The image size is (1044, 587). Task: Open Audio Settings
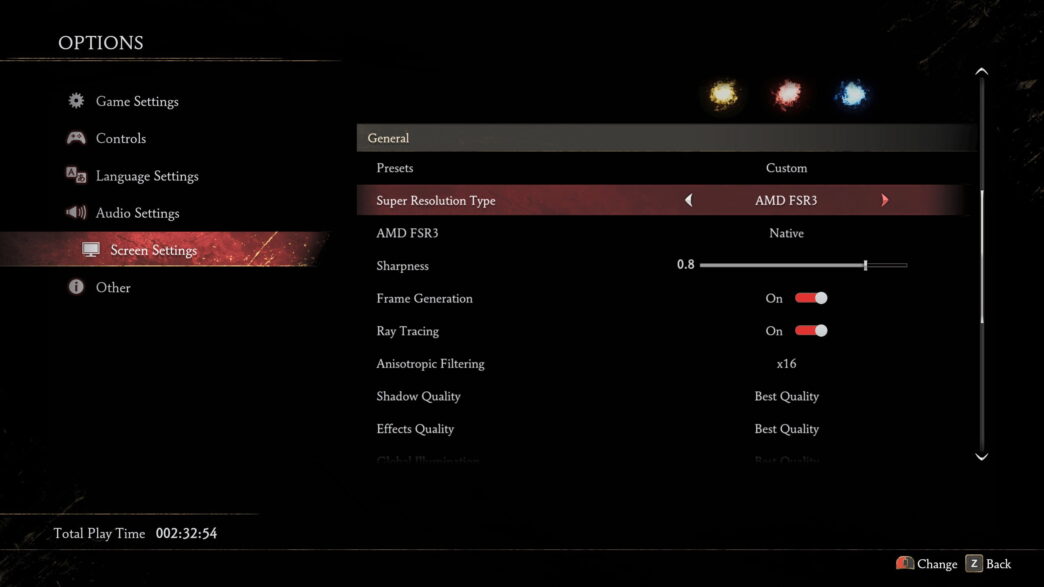pos(137,213)
